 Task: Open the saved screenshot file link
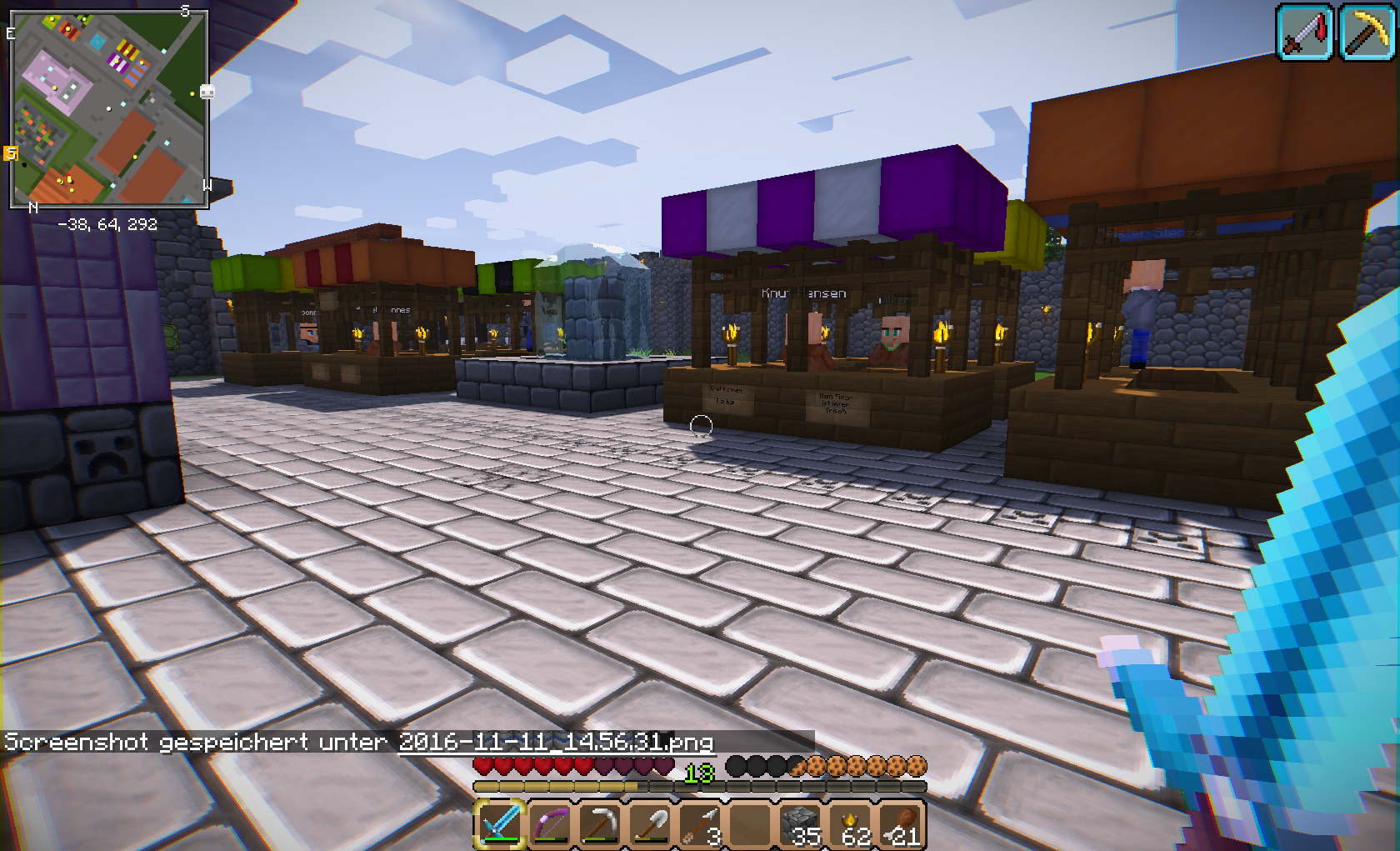pos(556,741)
